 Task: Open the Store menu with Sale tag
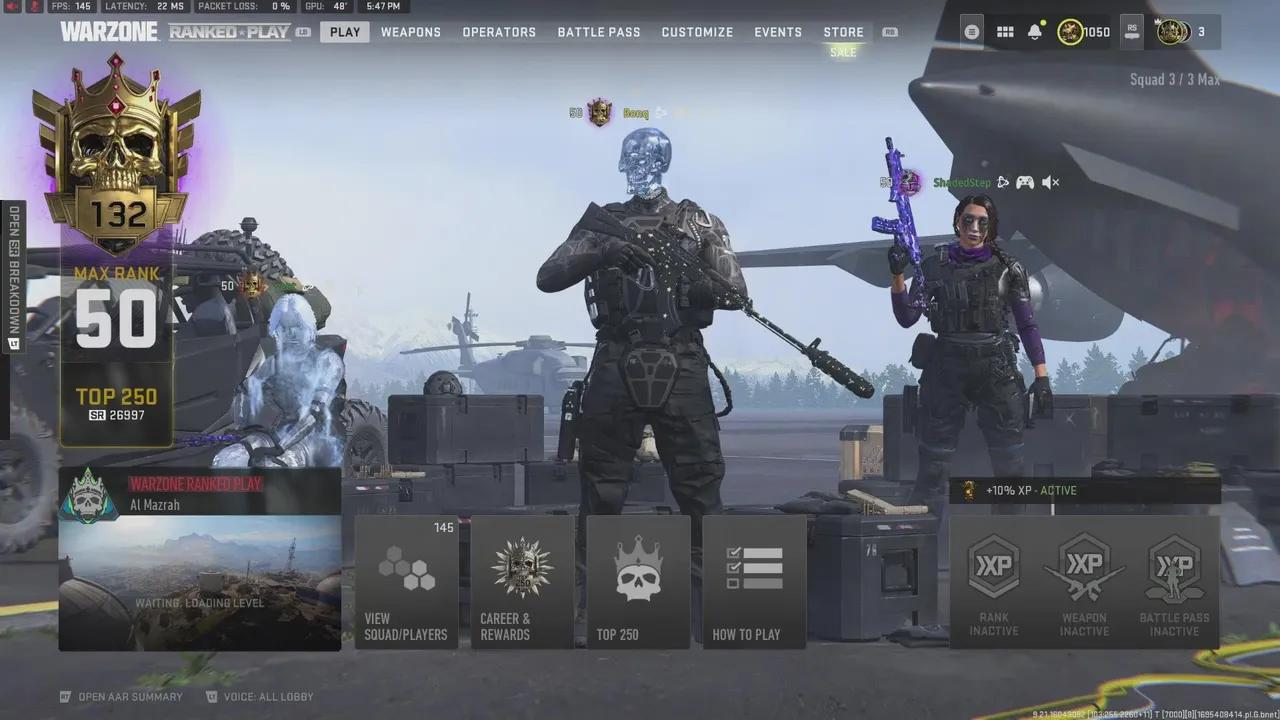point(843,31)
